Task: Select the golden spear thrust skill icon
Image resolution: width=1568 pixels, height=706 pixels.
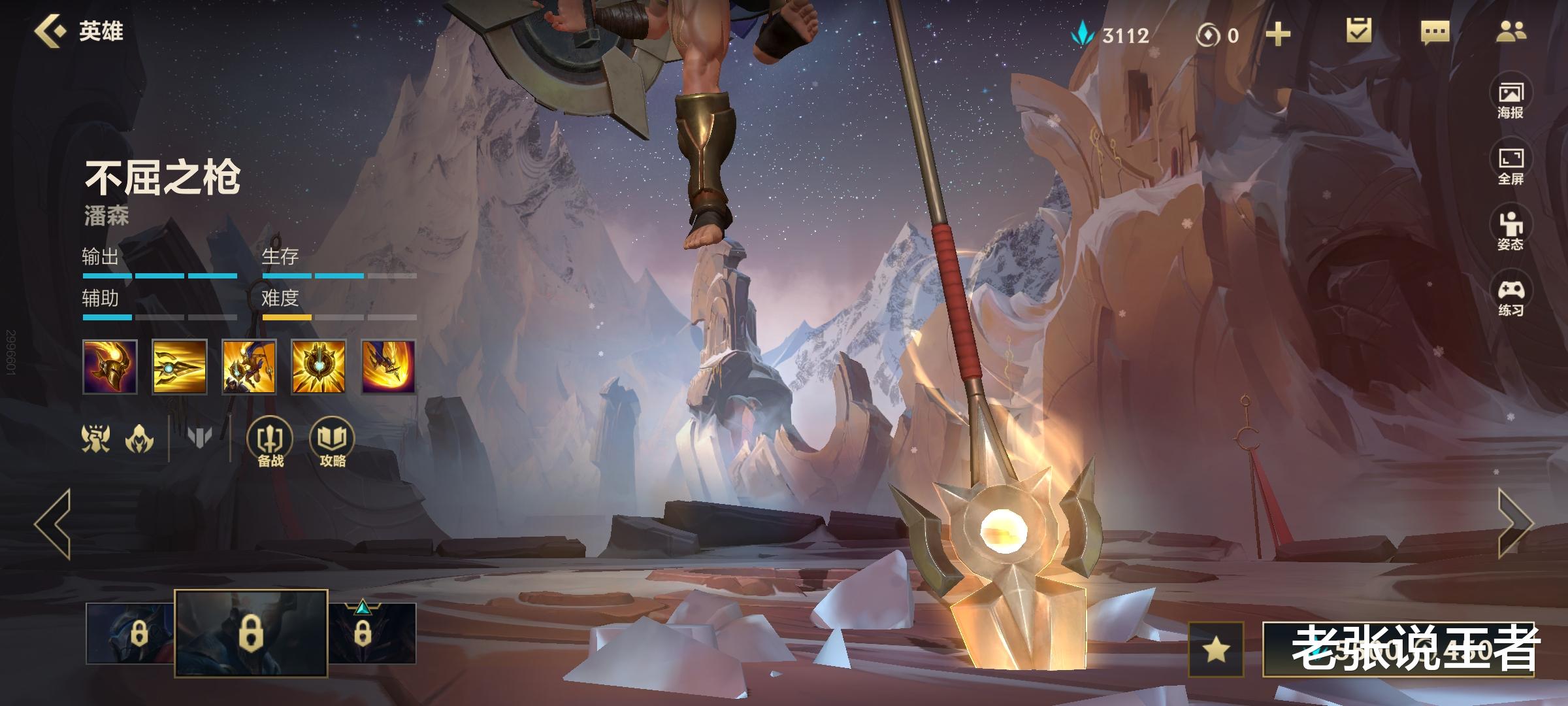Action: tap(180, 367)
